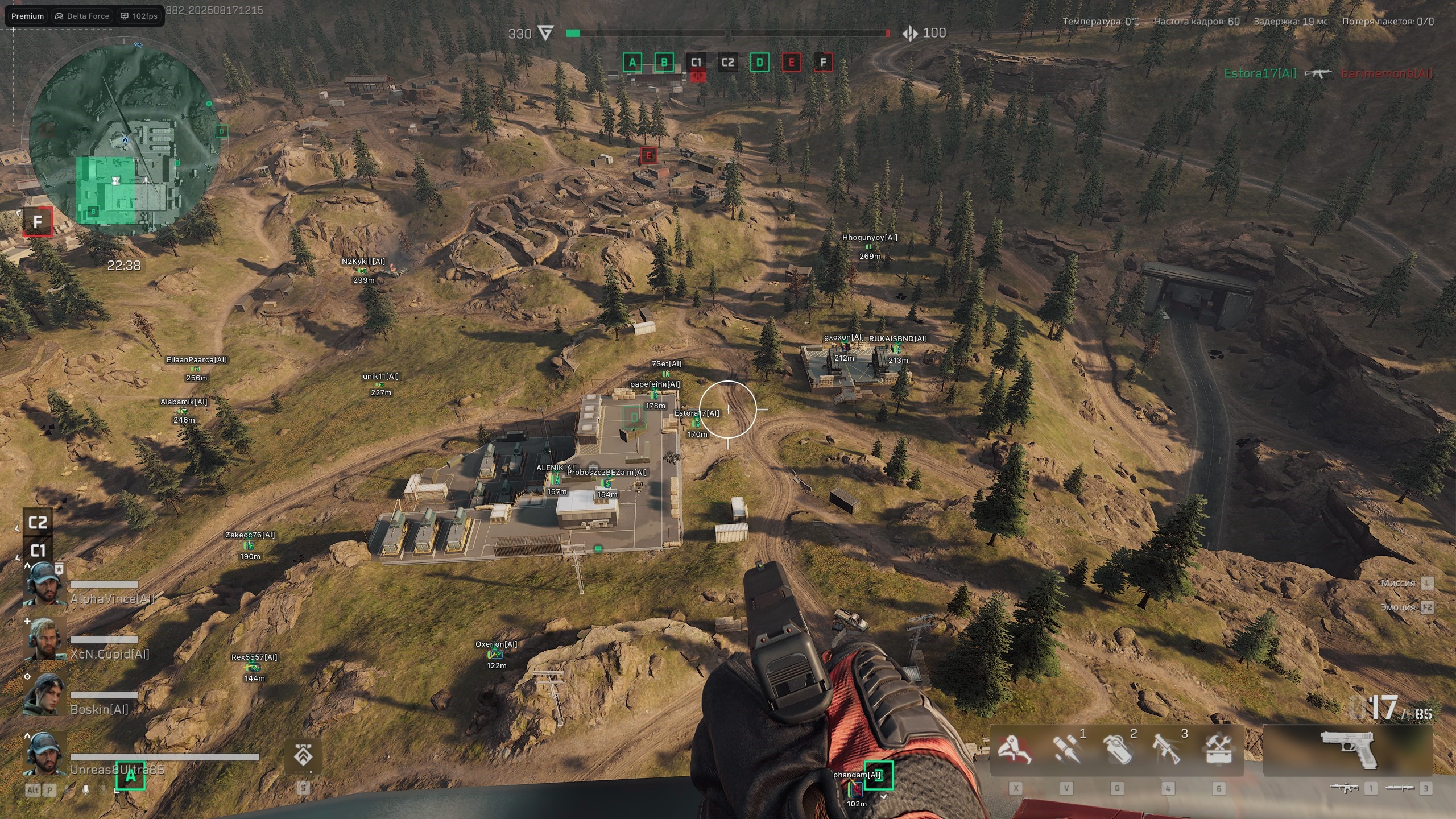Select the repair toolbox gadget
Viewport: 1456px width, 819px height.
point(1218,750)
